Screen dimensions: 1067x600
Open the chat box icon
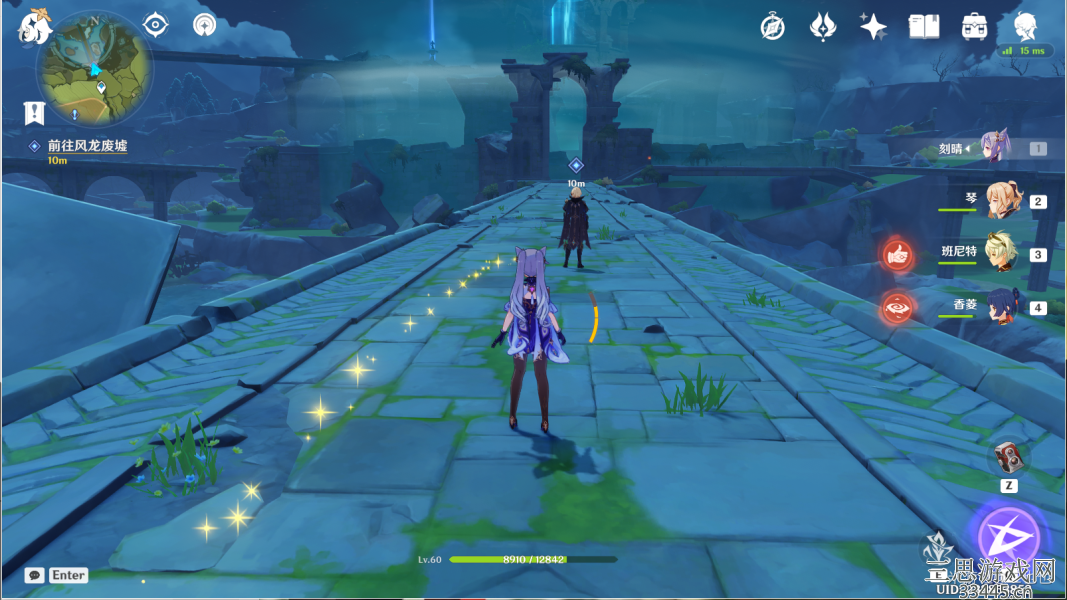(x=35, y=575)
